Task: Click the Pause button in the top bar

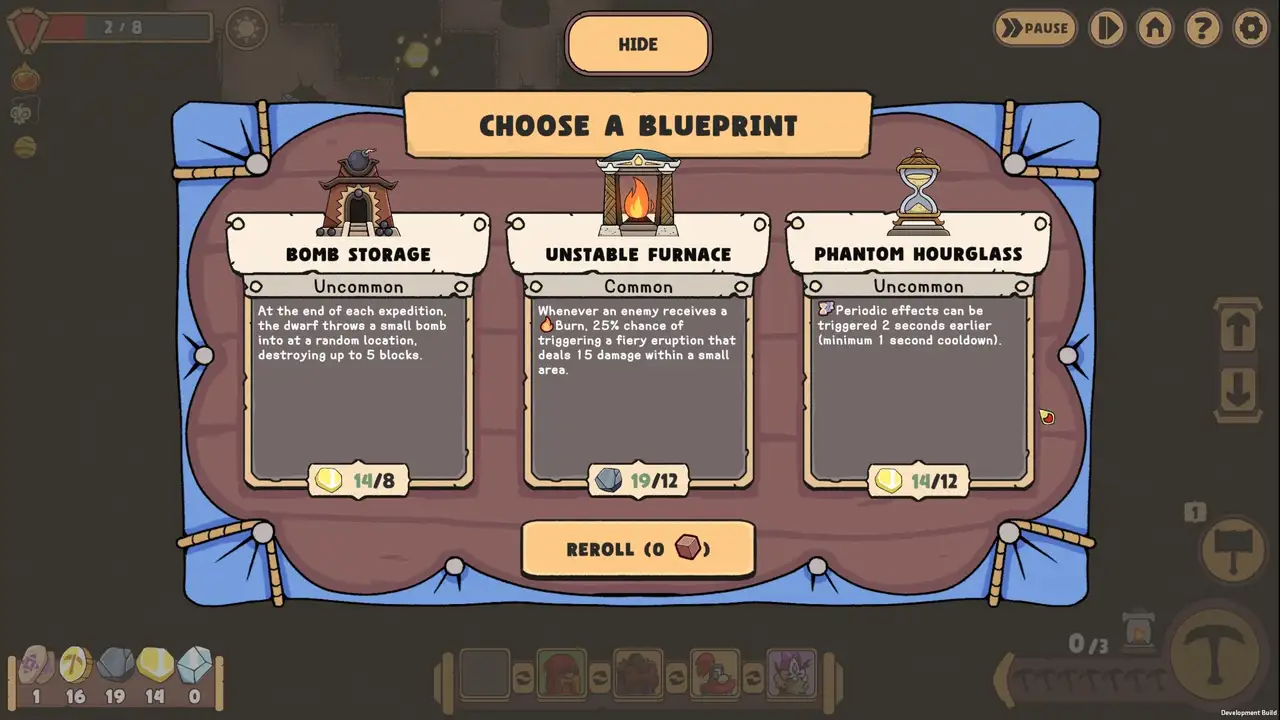Action: pyautogui.click(x=1035, y=29)
